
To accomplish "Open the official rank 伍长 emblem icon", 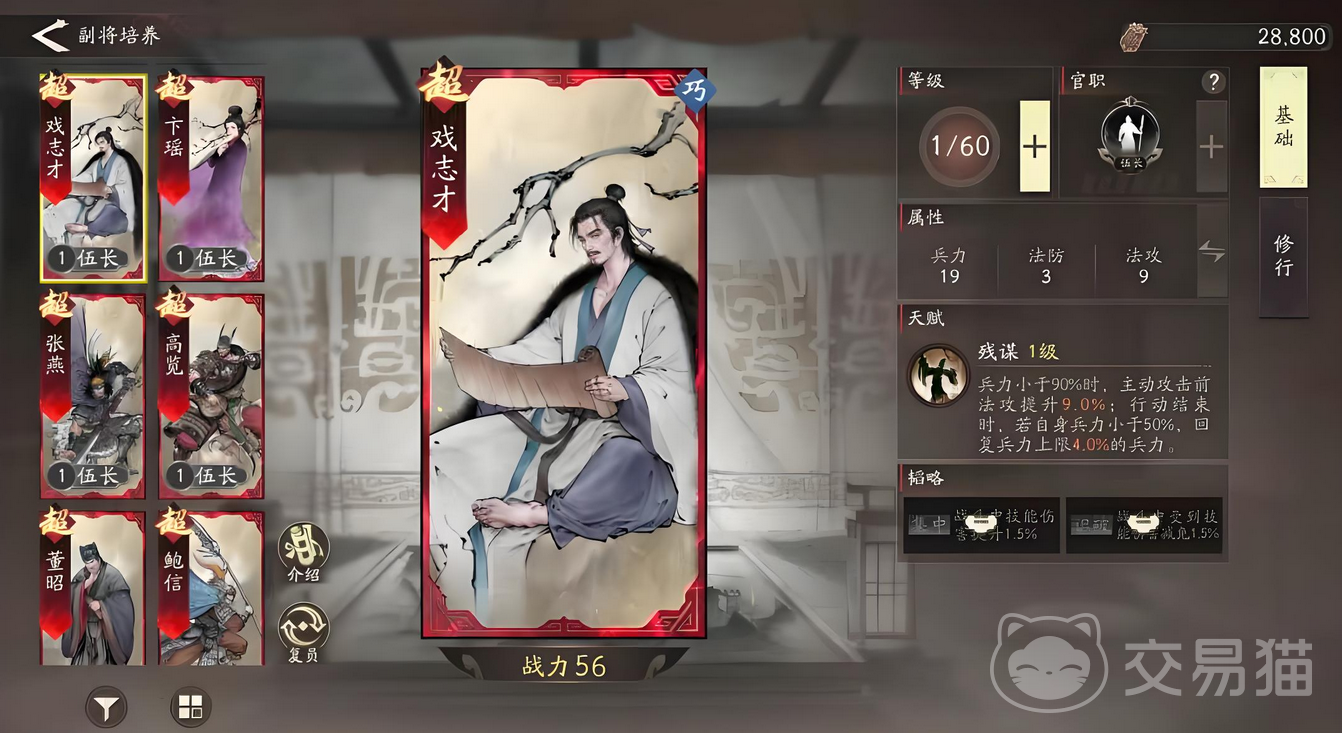I will (1133, 134).
